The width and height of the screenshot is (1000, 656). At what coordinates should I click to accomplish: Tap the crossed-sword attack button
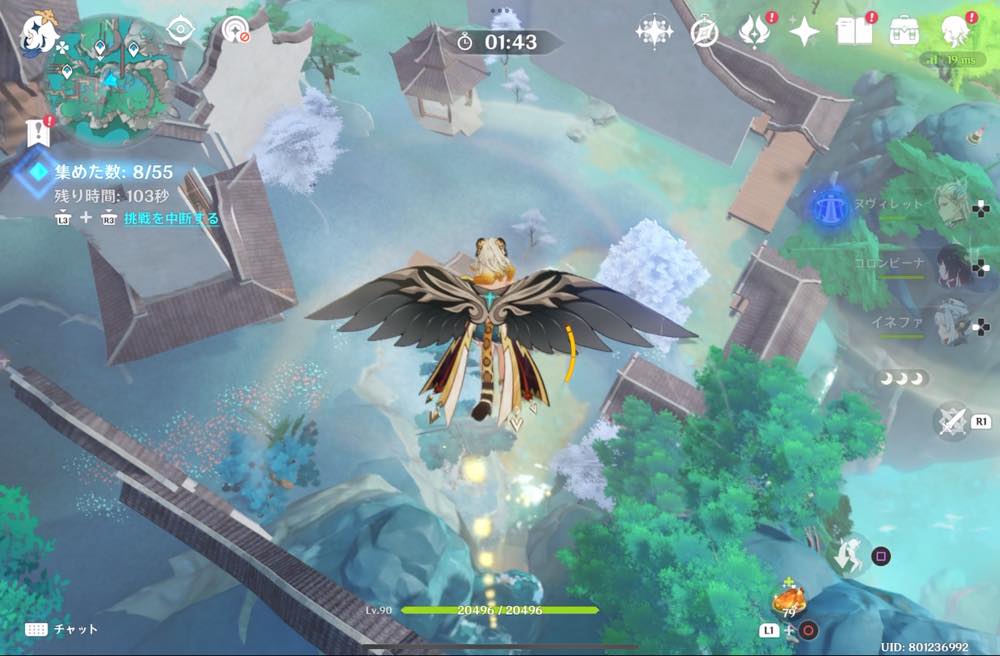click(950, 421)
